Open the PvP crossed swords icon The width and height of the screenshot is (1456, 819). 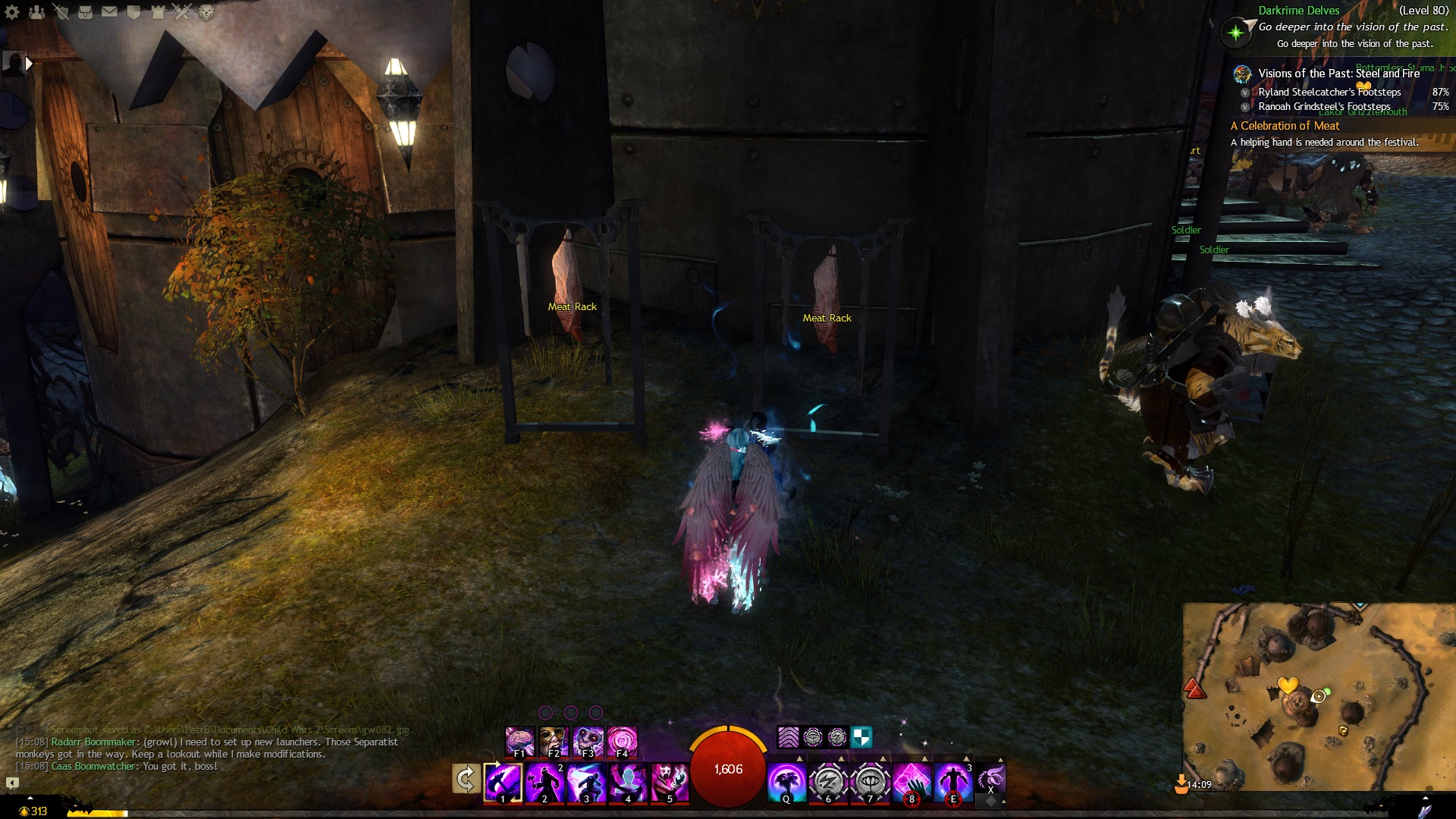pyautogui.click(x=182, y=12)
